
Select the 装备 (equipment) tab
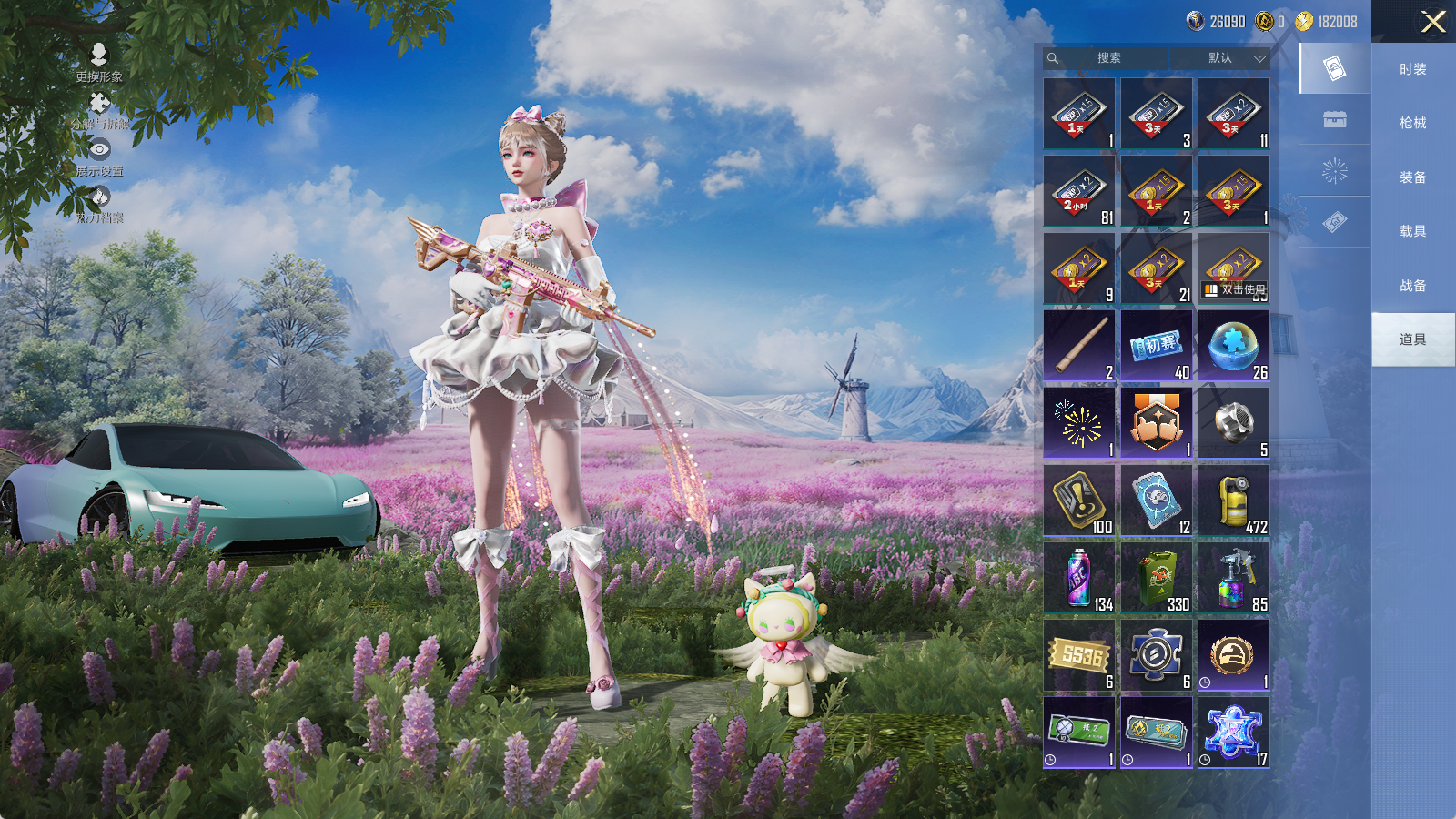pyautogui.click(x=1412, y=177)
